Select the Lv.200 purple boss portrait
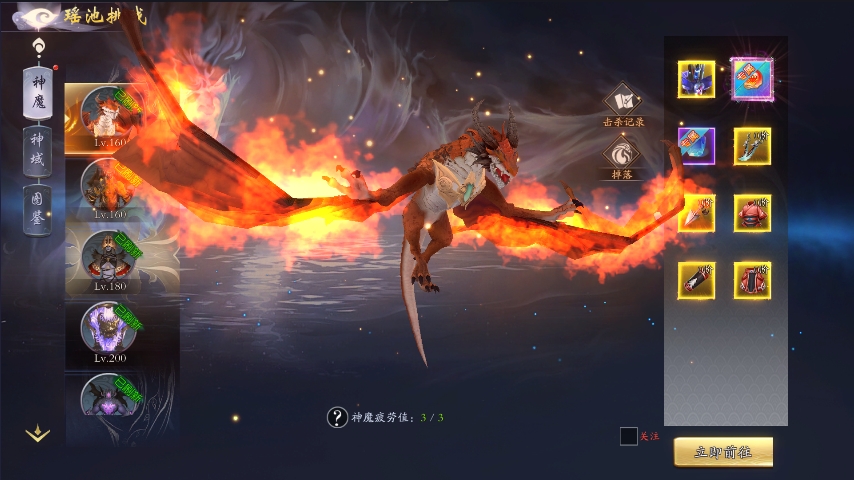This screenshot has height=480, width=854. 108,330
